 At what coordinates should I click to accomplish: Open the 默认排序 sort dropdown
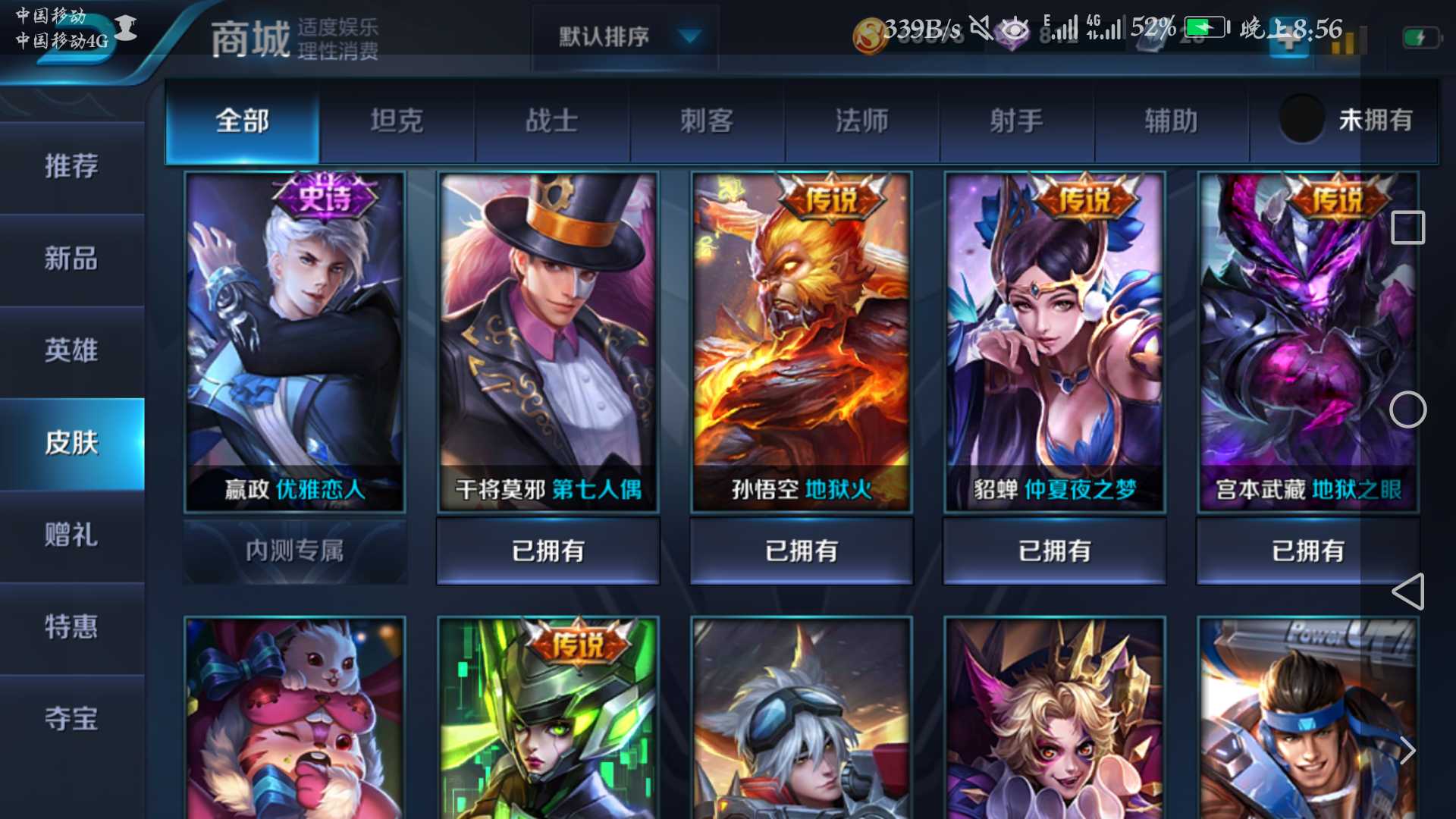click(x=623, y=36)
